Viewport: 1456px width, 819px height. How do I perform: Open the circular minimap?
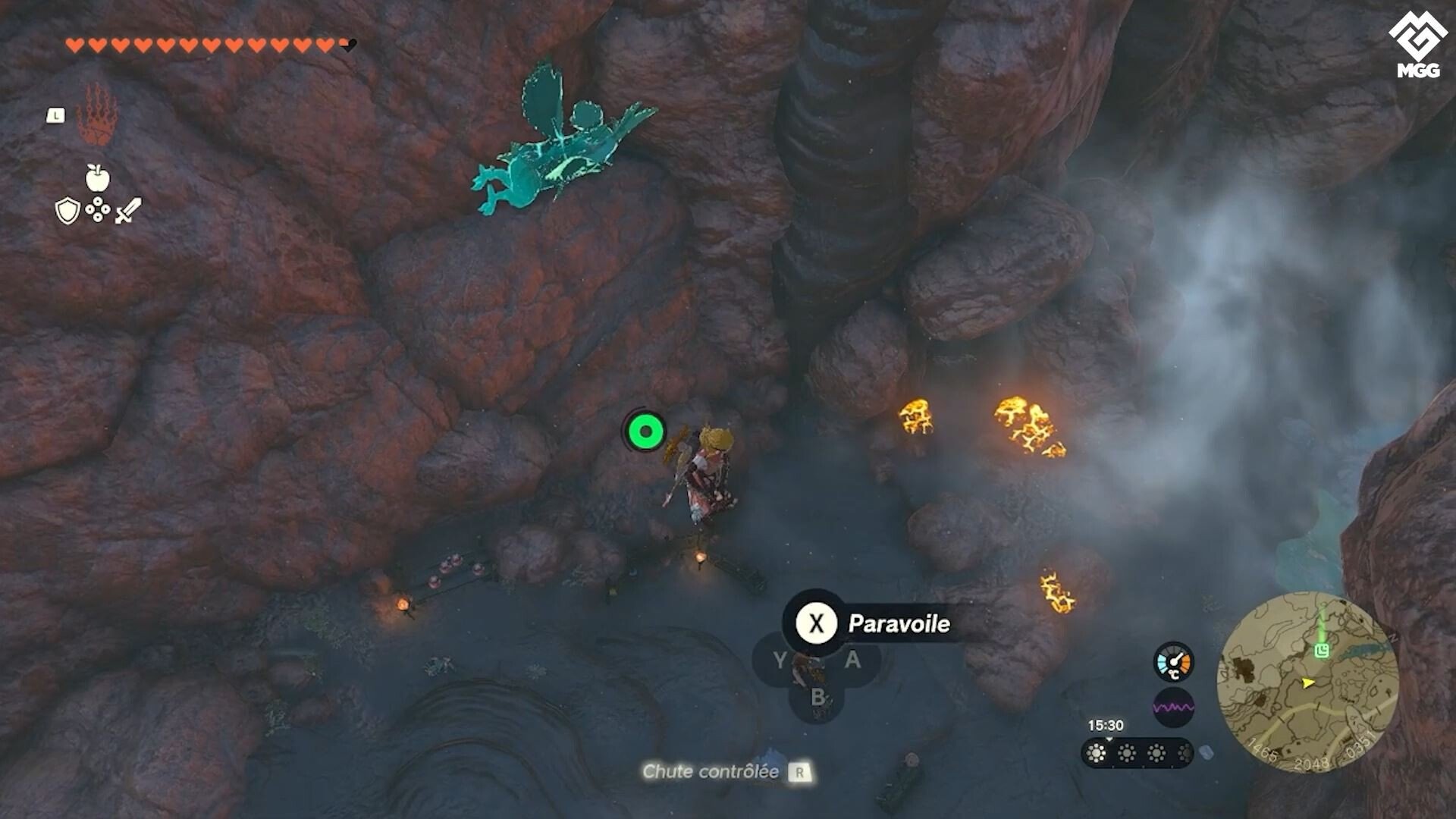pyautogui.click(x=1307, y=682)
